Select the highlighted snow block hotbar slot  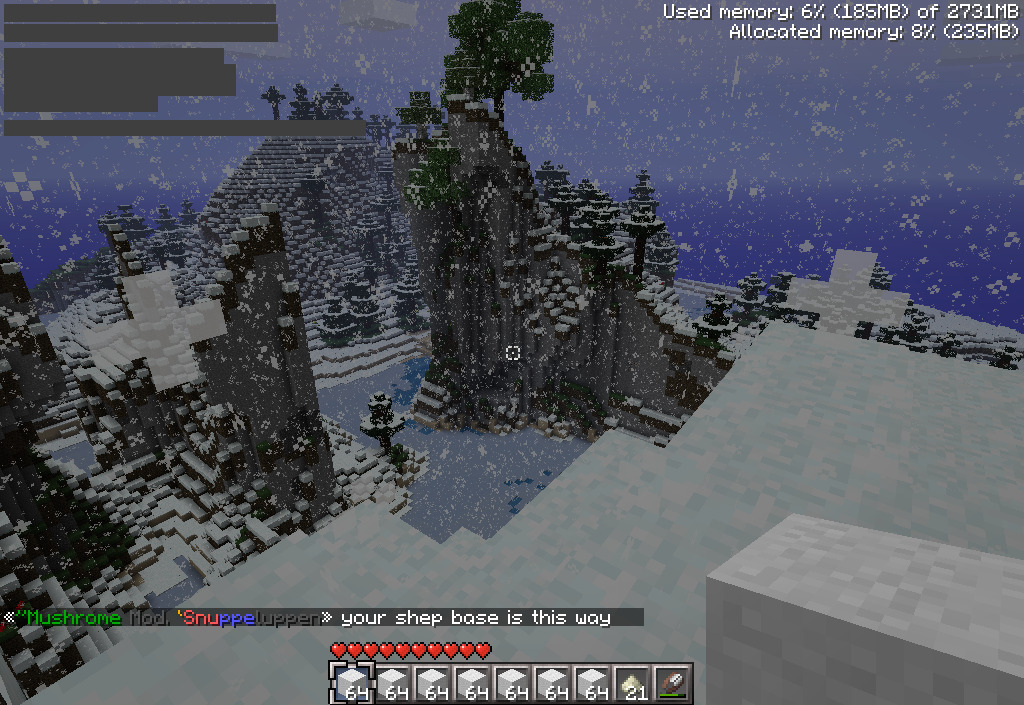pyautogui.click(x=352, y=683)
